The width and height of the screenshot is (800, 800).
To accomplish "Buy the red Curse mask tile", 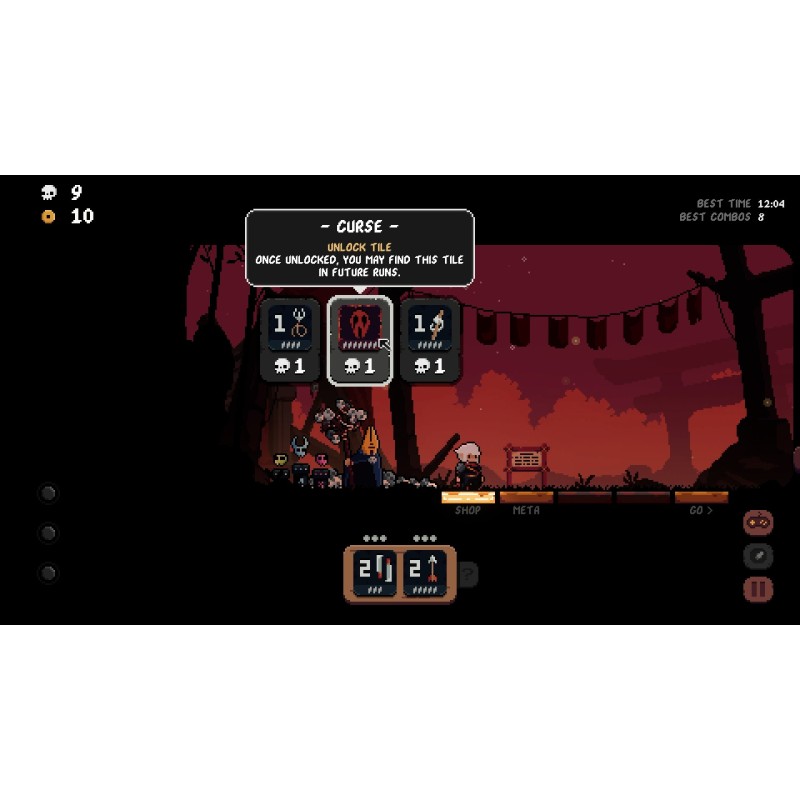I will click(360, 340).
